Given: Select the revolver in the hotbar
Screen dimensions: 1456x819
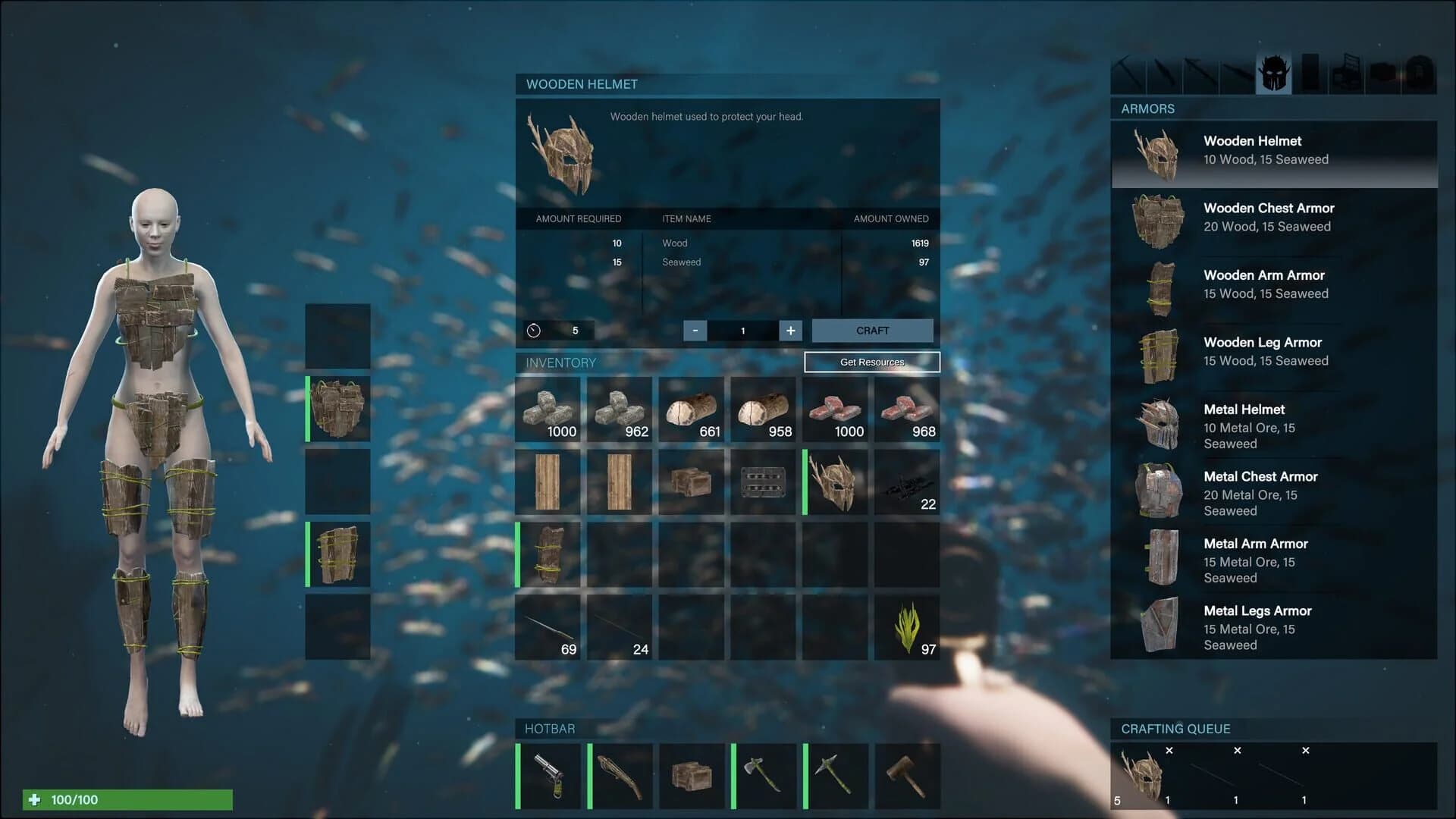Looking at the screenshot, I should [x=548, y=775].
